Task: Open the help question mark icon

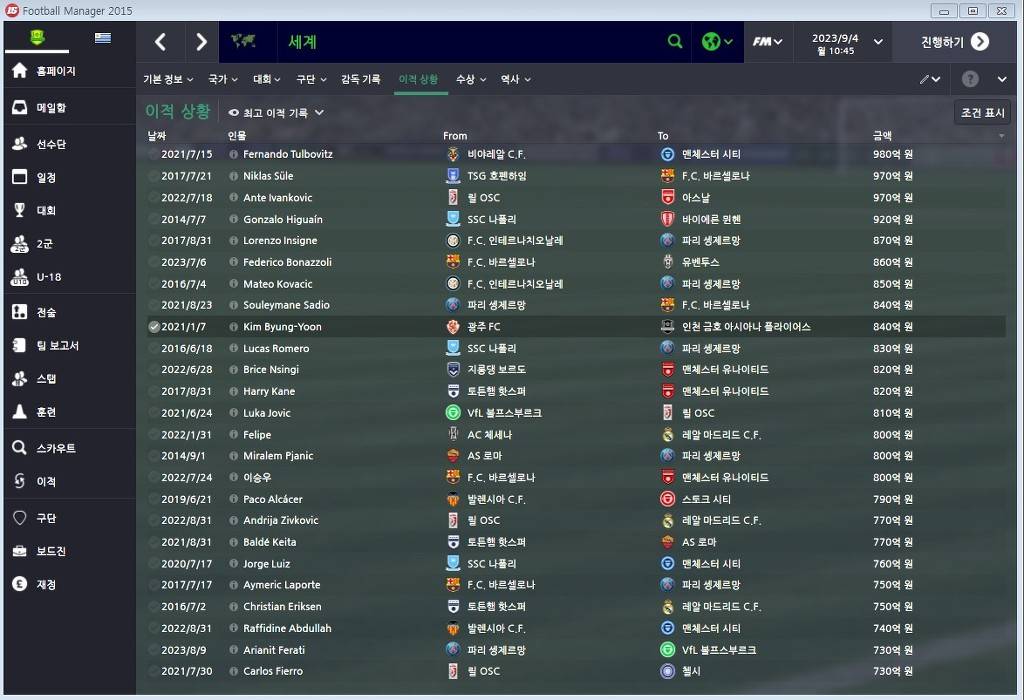Action: [969, 79]
